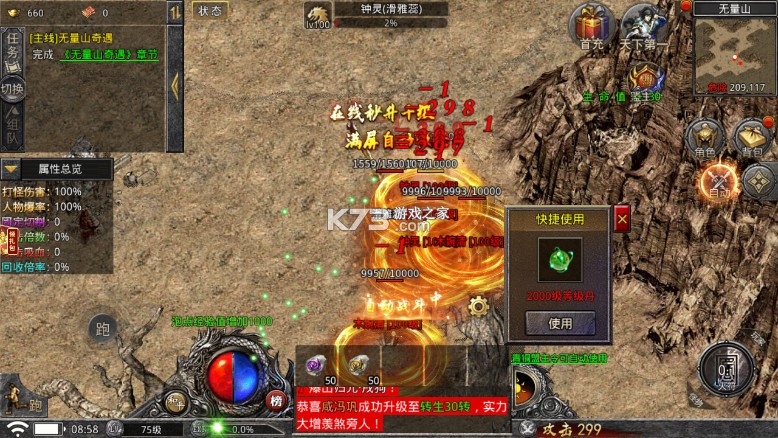Click the 使用 button in quick-use popup
This screenshot has height=438, width=778.
click(560, 323)
